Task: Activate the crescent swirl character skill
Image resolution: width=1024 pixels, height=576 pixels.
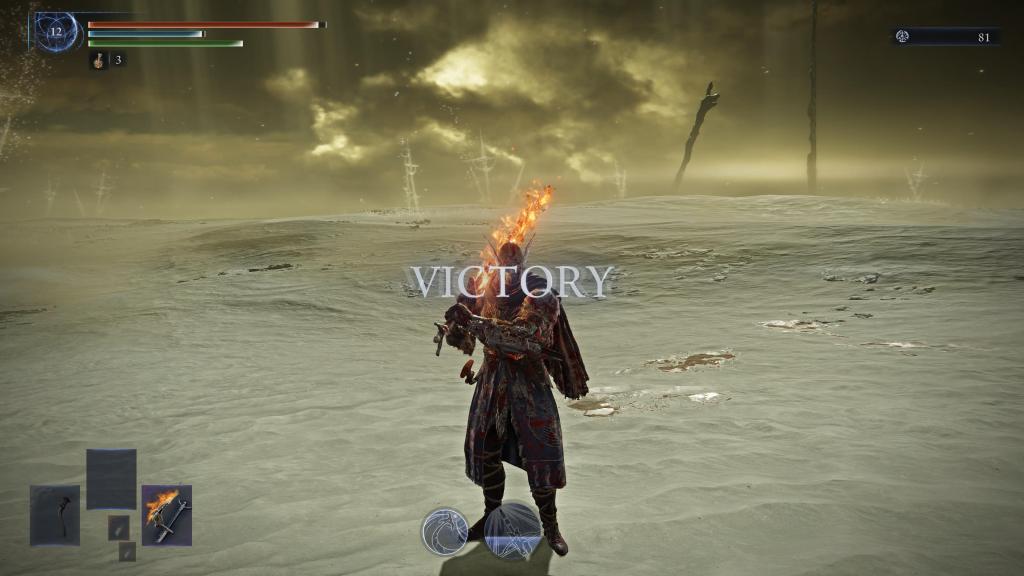Action: point(445,530)
